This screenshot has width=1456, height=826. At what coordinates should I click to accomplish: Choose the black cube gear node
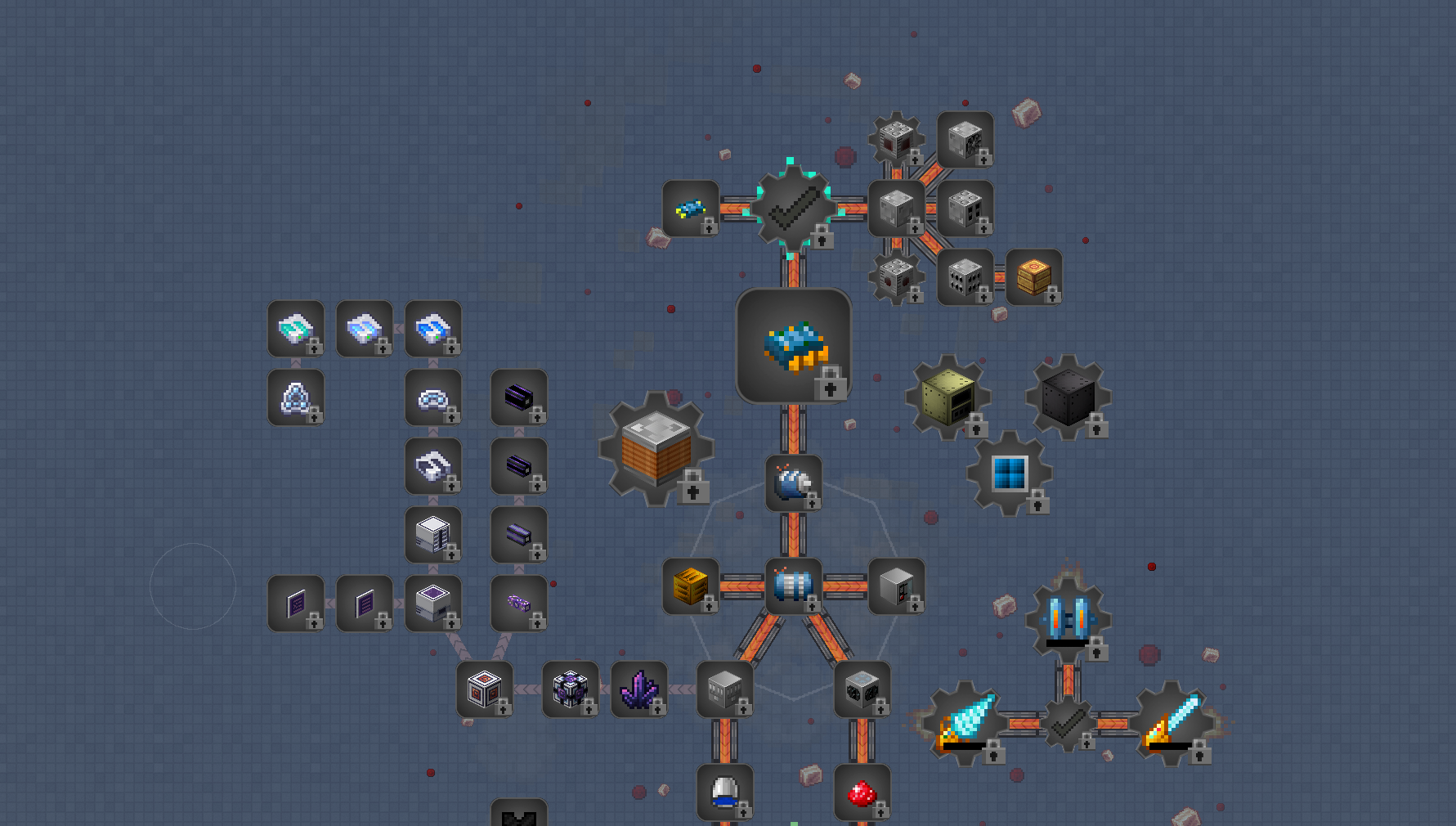click(x=1068, y=397)
